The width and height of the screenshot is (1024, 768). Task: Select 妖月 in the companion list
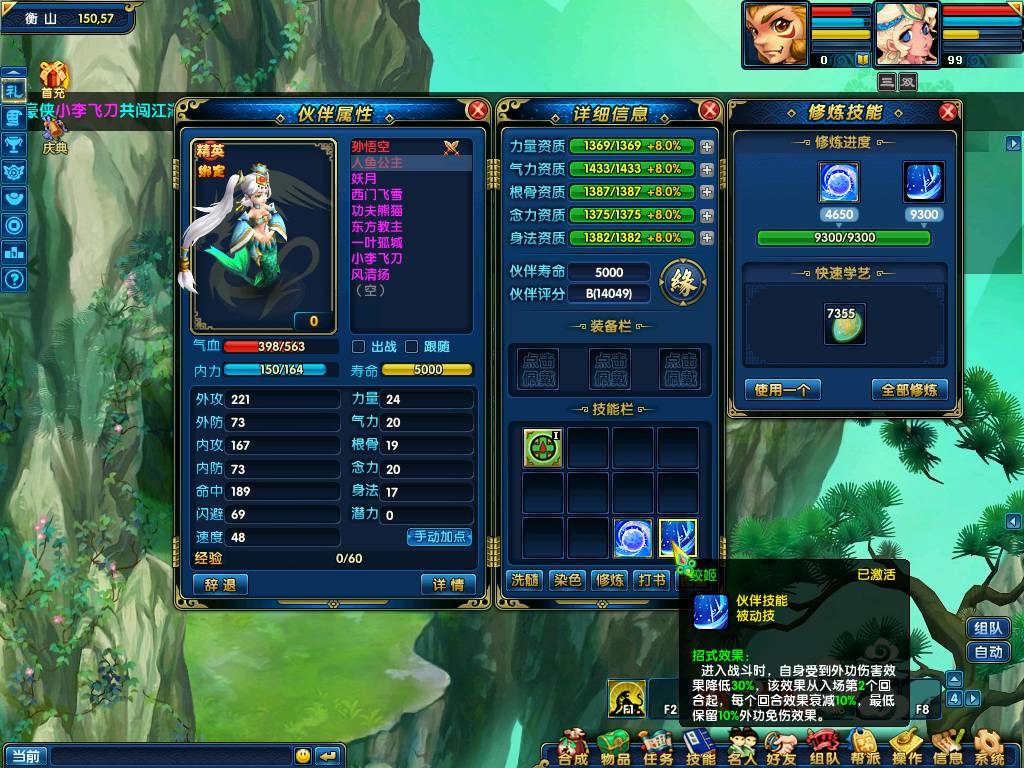pyautogui.click(x=364, y=179)
